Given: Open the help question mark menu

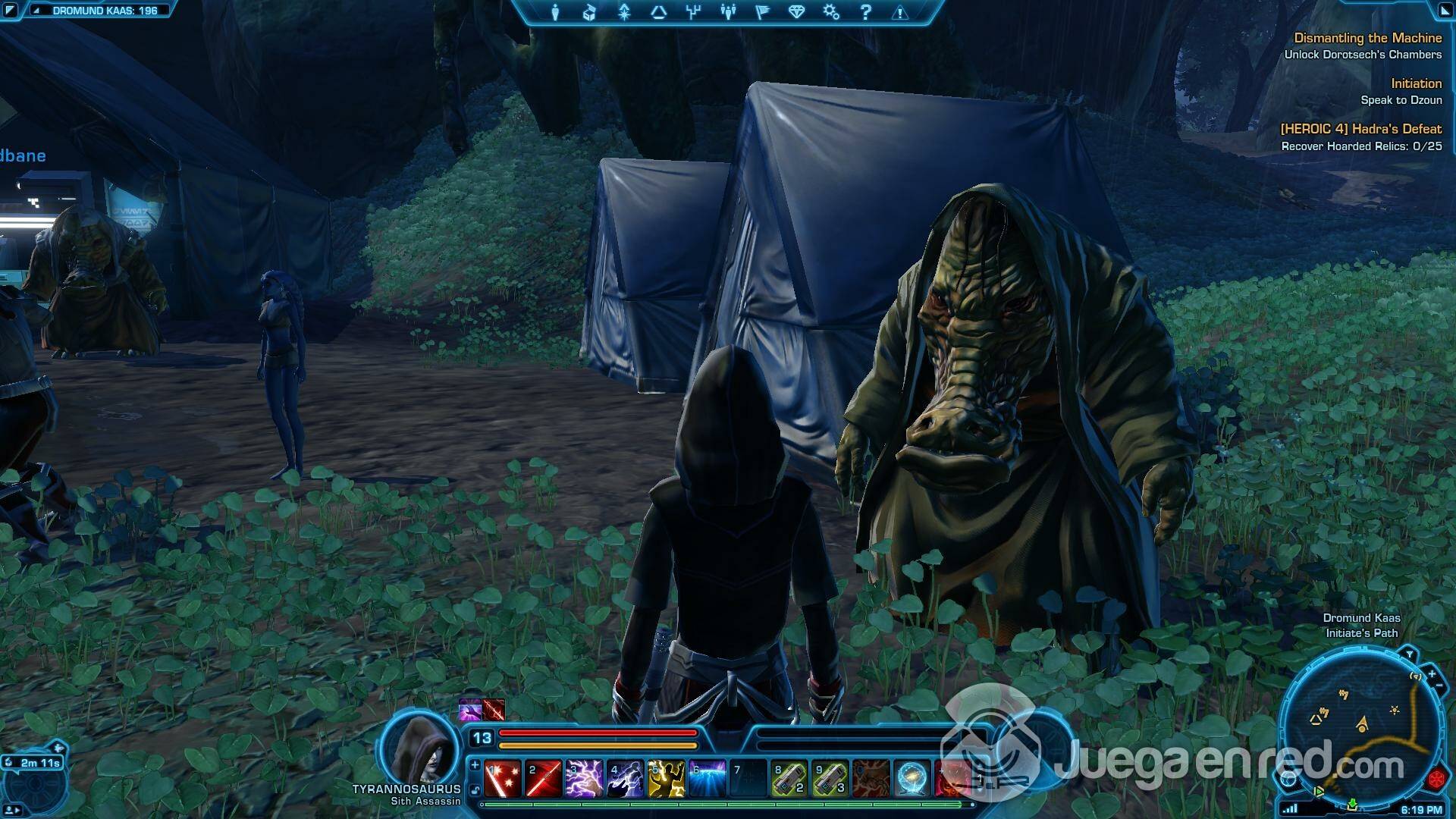Looking at the screenshot, I should pyautogui.click(x=866, y=12).
